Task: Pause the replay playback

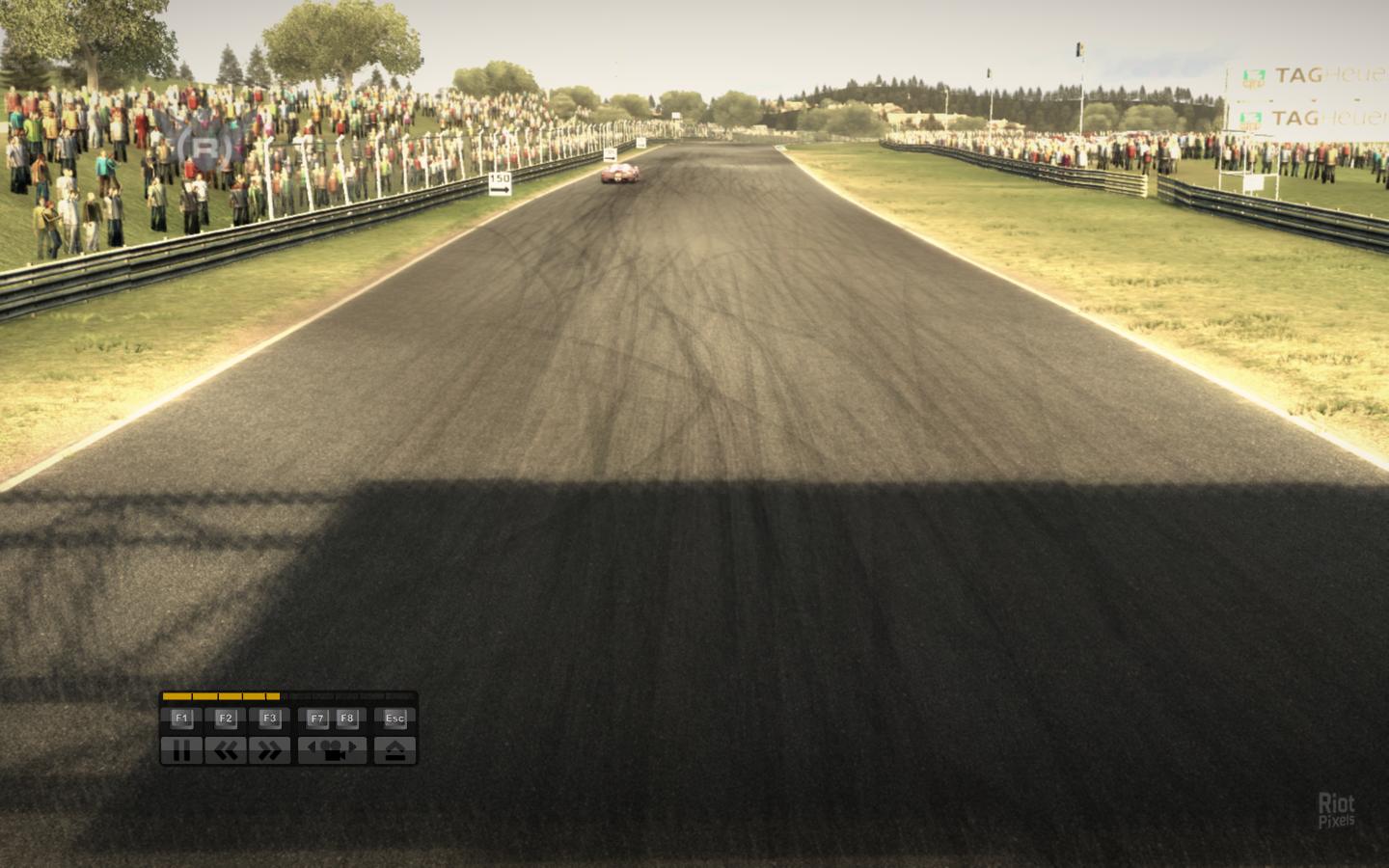Action: pos(181,749)
